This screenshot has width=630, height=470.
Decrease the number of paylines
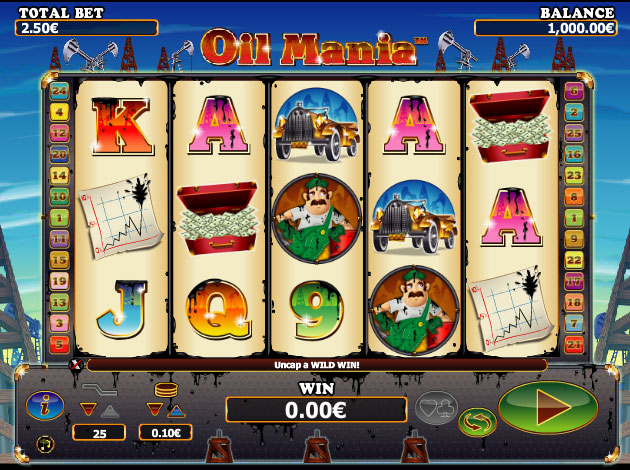pos(88,408)
